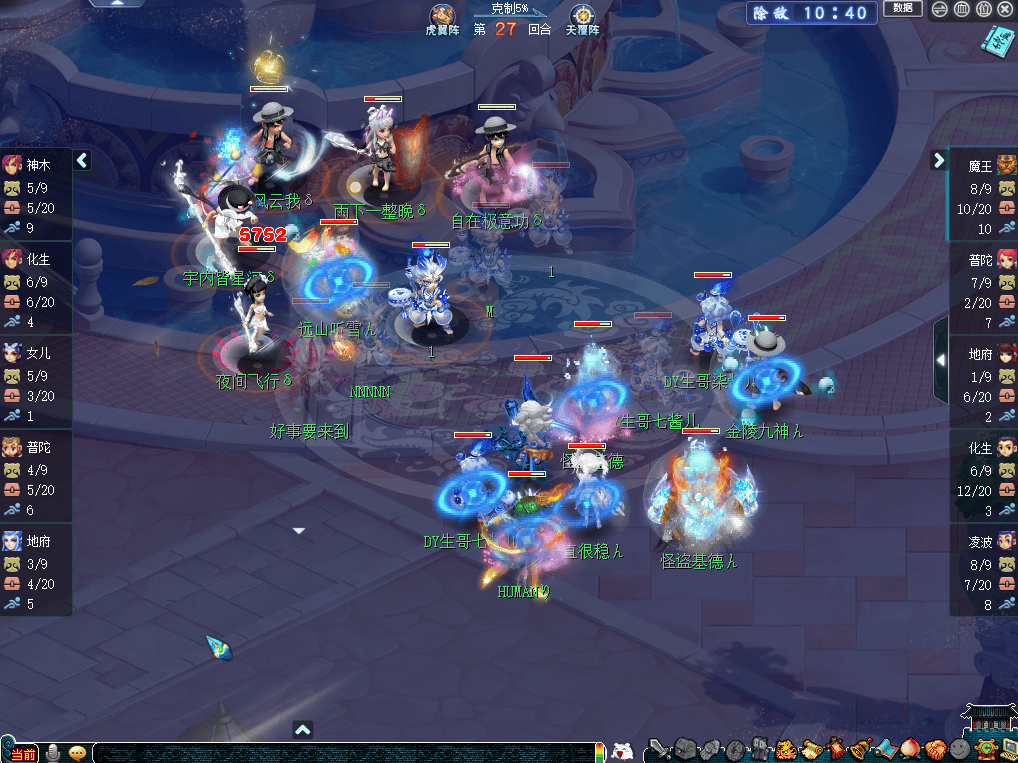Click the sword icon in bottom toolbar

tap(658, 749)
